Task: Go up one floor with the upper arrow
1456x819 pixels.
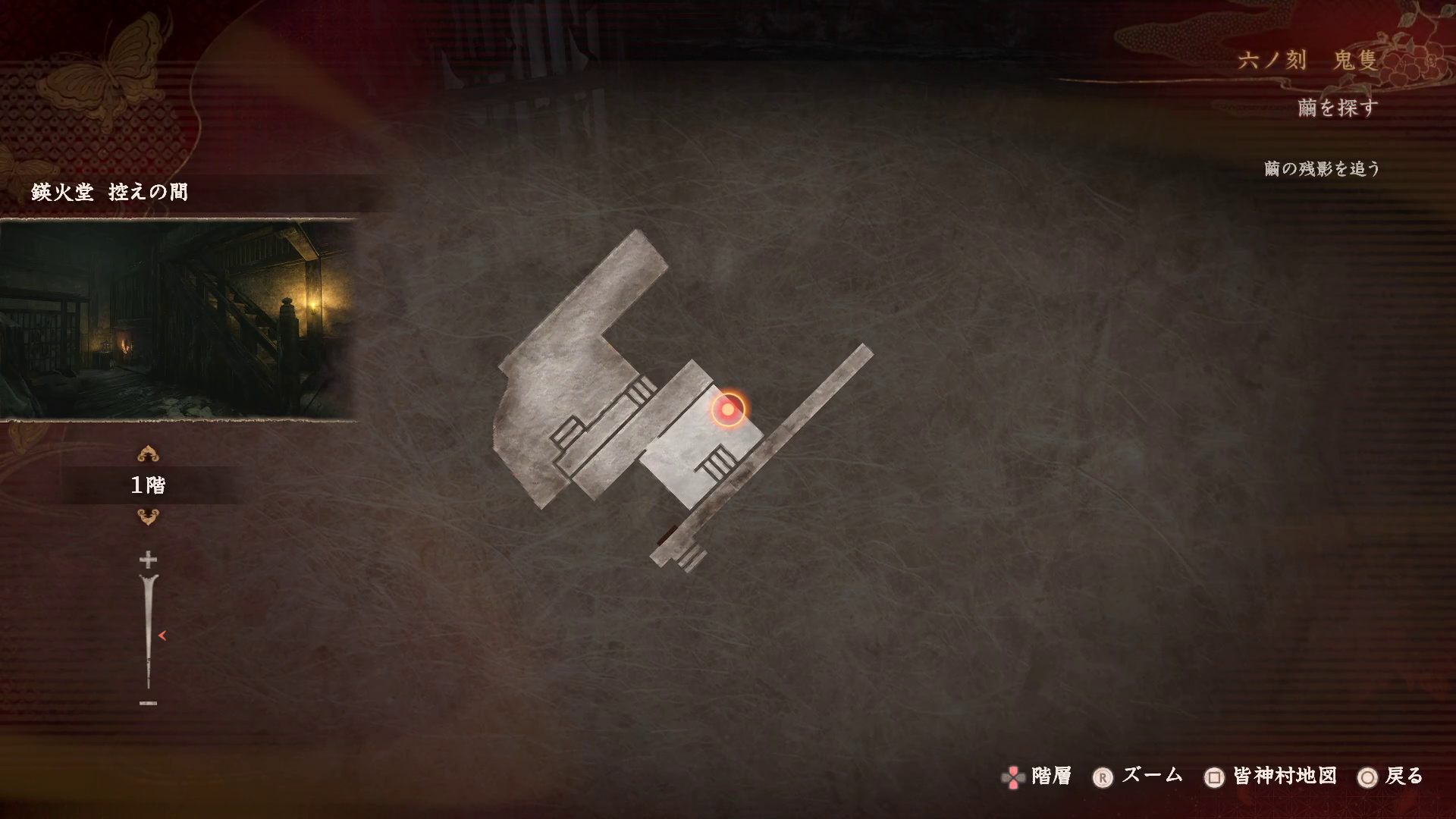Action: (x=148, y=455)
